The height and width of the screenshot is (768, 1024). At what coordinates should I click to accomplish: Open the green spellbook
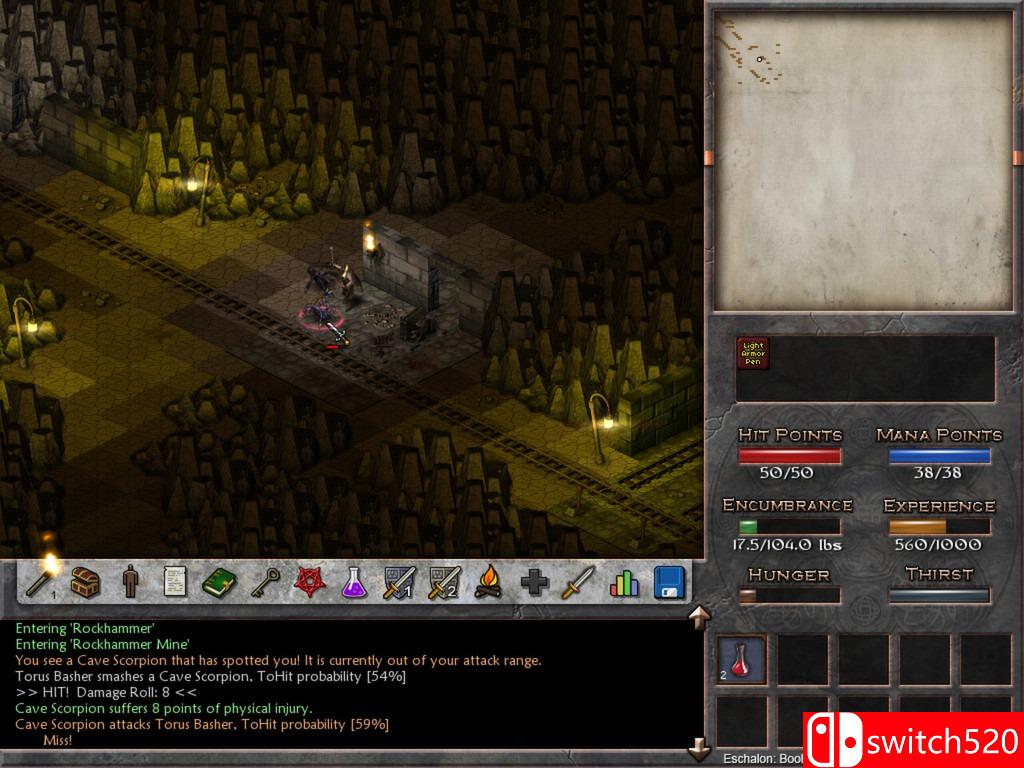click(219, 581)
